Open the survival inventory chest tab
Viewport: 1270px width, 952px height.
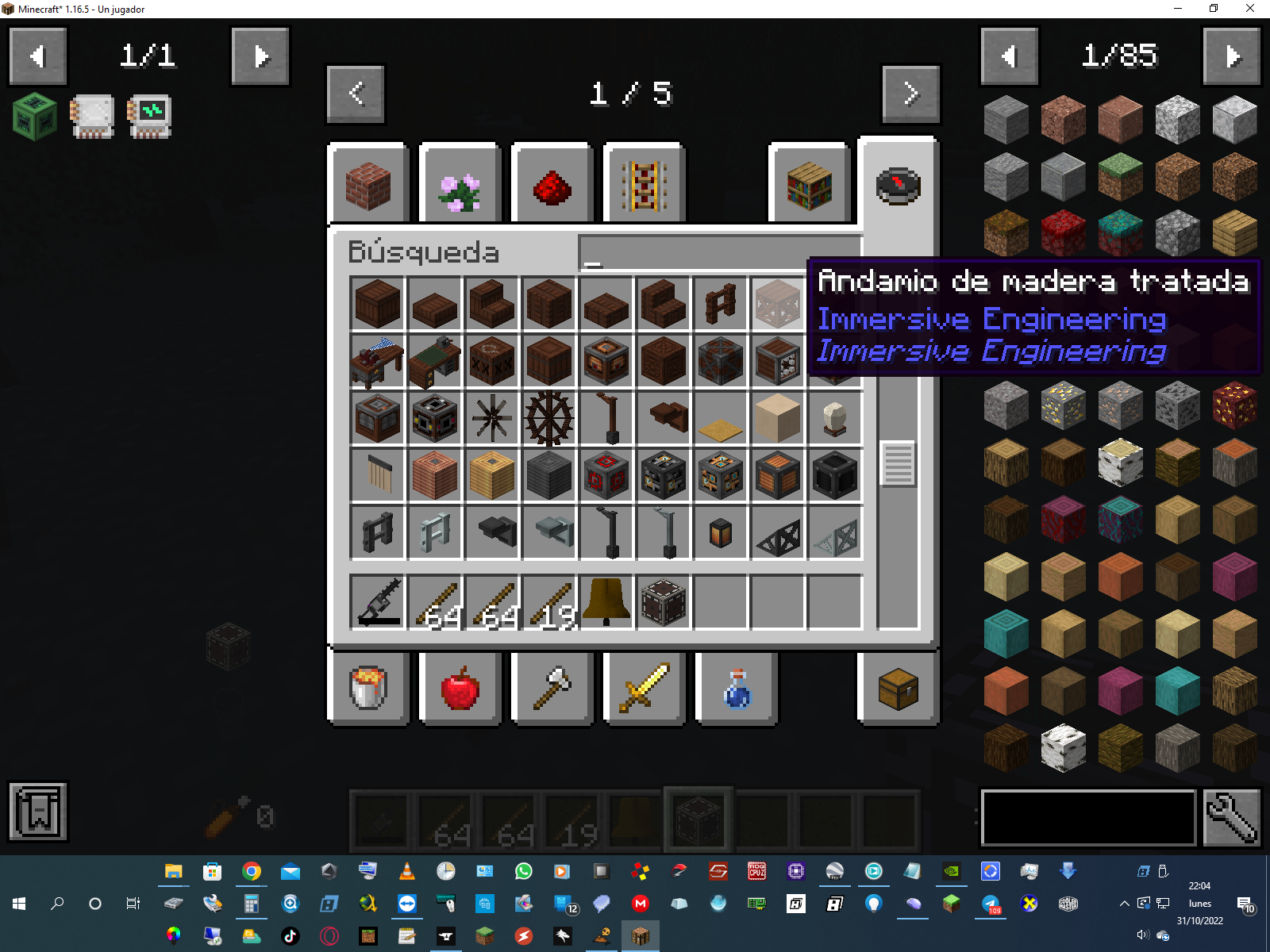tap(898, 687)
